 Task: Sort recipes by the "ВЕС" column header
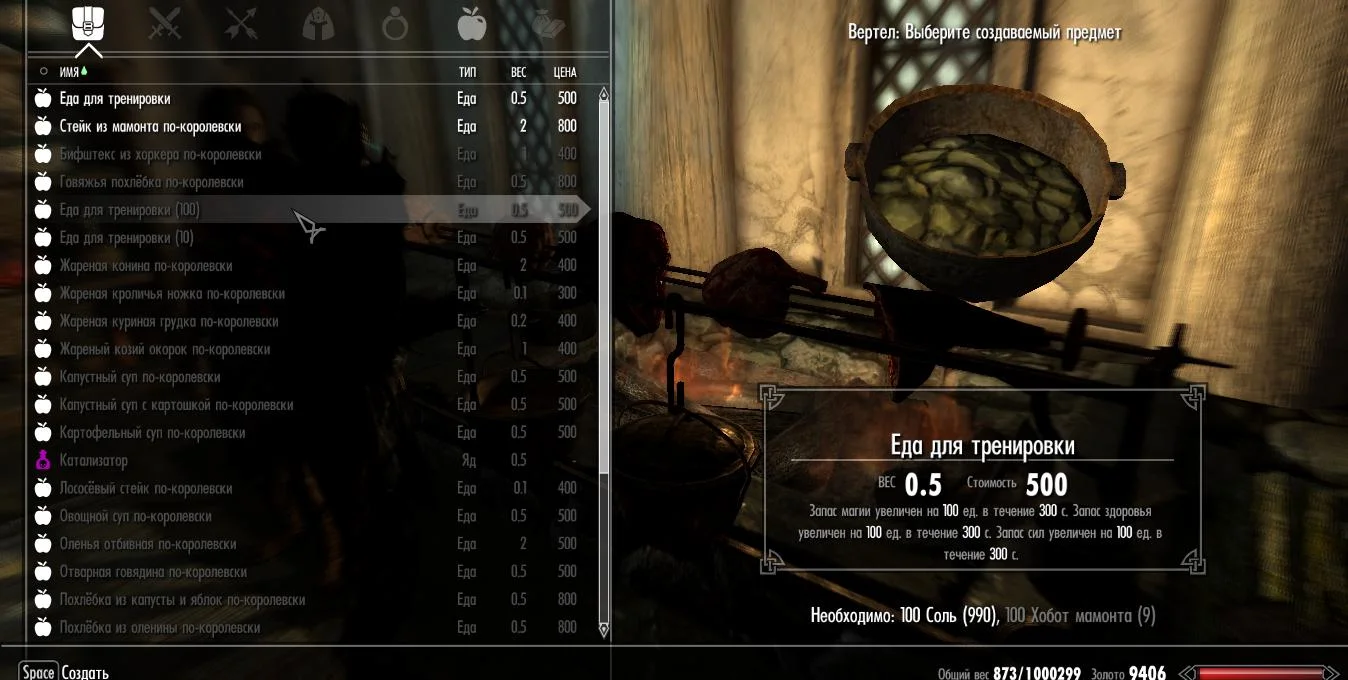[x=518, y=72]
